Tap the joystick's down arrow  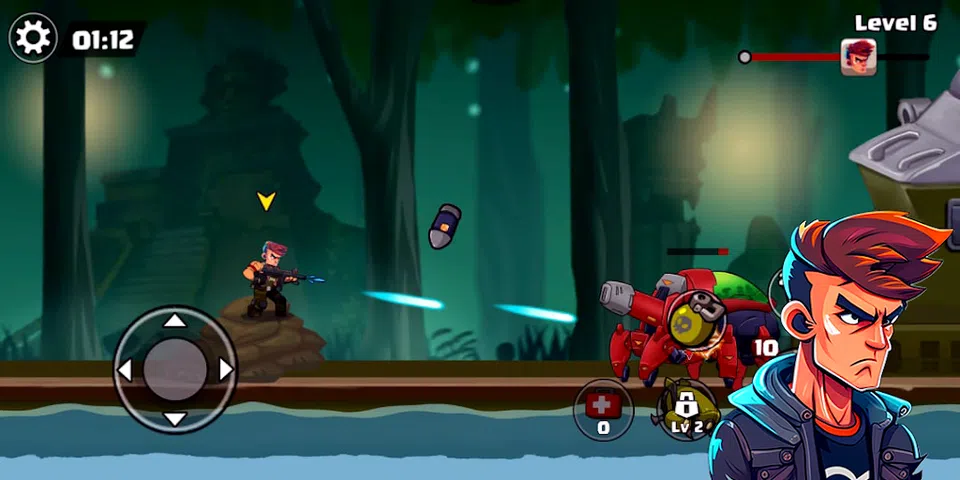pos(175,420)
